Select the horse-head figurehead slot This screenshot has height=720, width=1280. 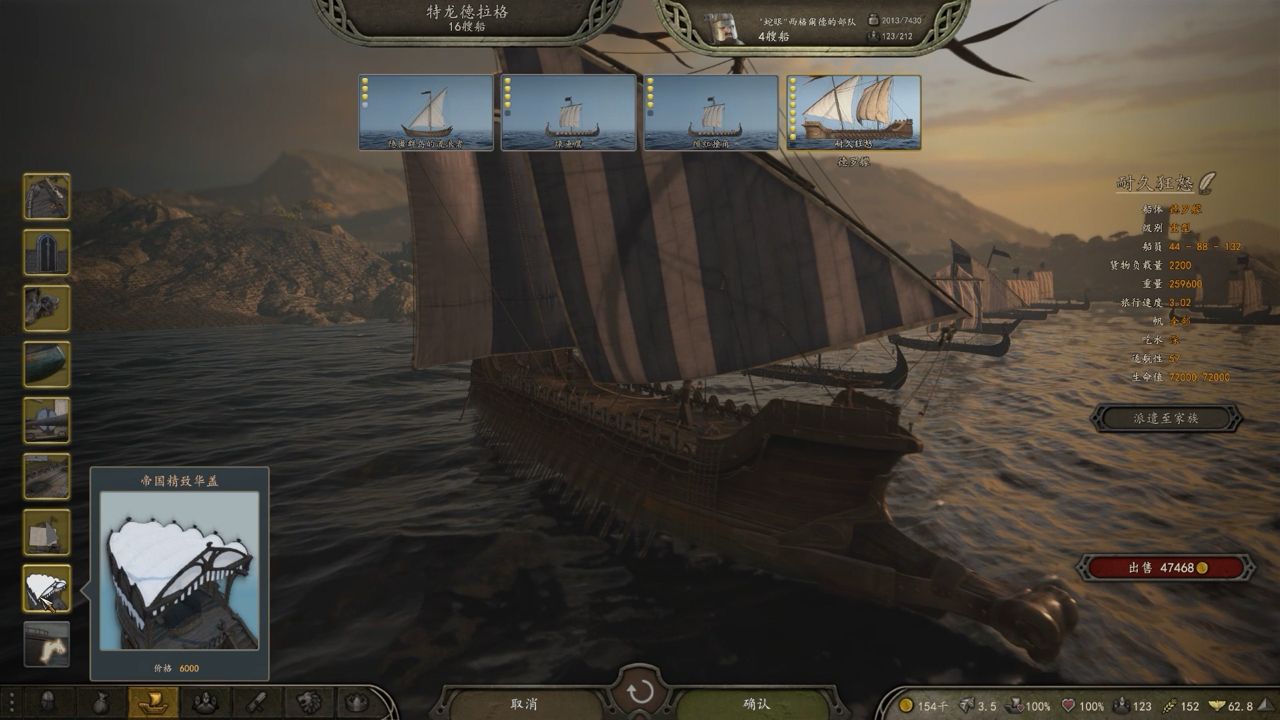(x=47, y=644)
